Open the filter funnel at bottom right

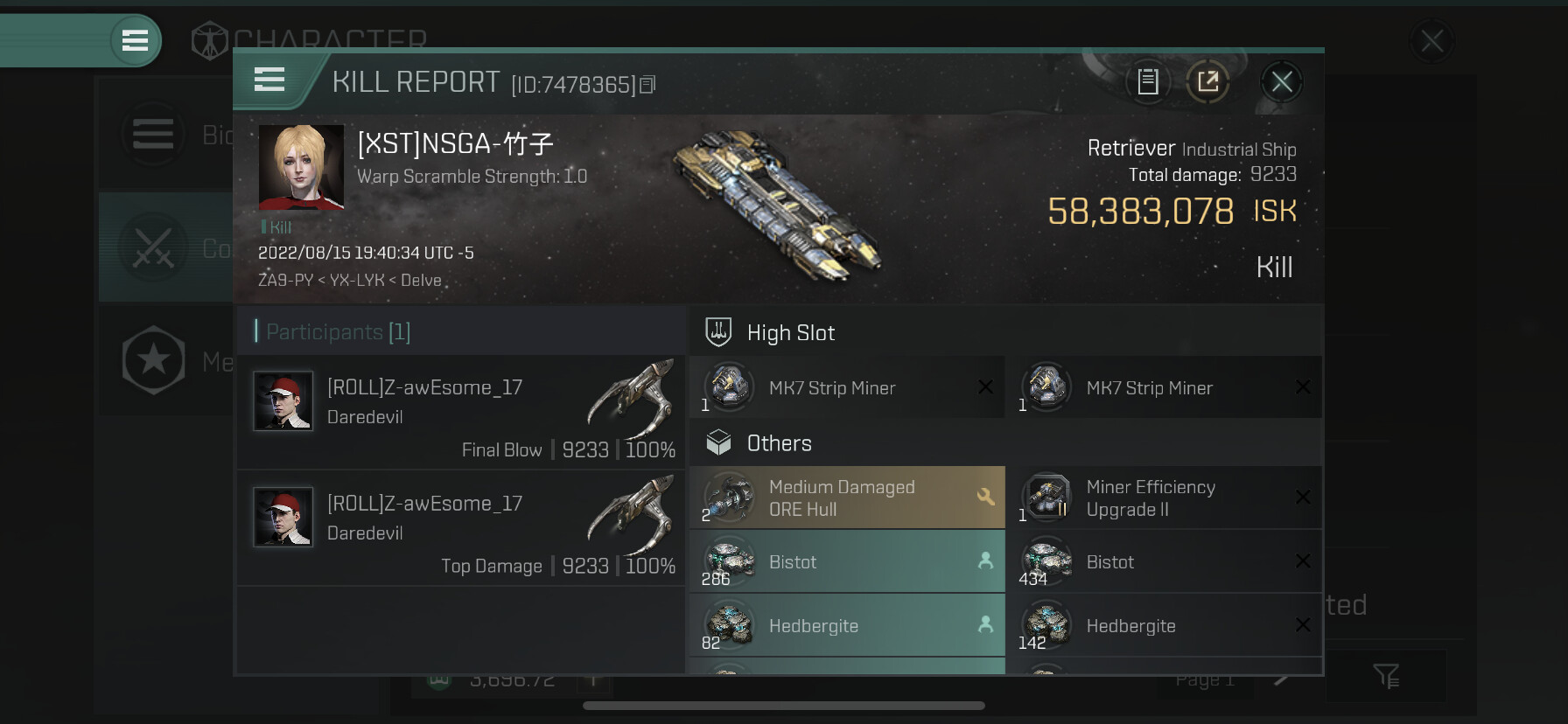point(1386,675)
